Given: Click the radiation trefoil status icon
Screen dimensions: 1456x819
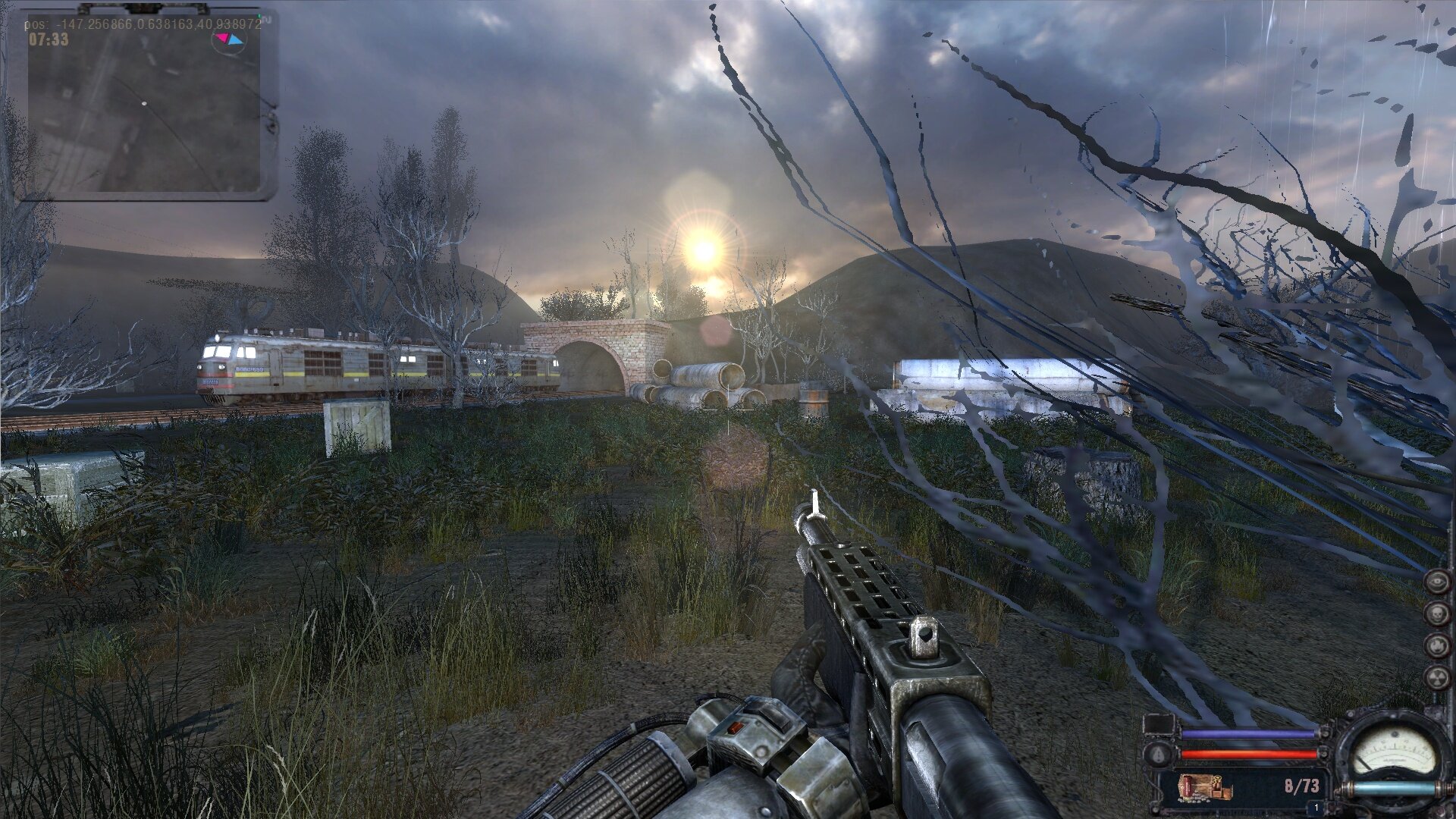Looking at the screenshot, I should (x=1437, y=677).
